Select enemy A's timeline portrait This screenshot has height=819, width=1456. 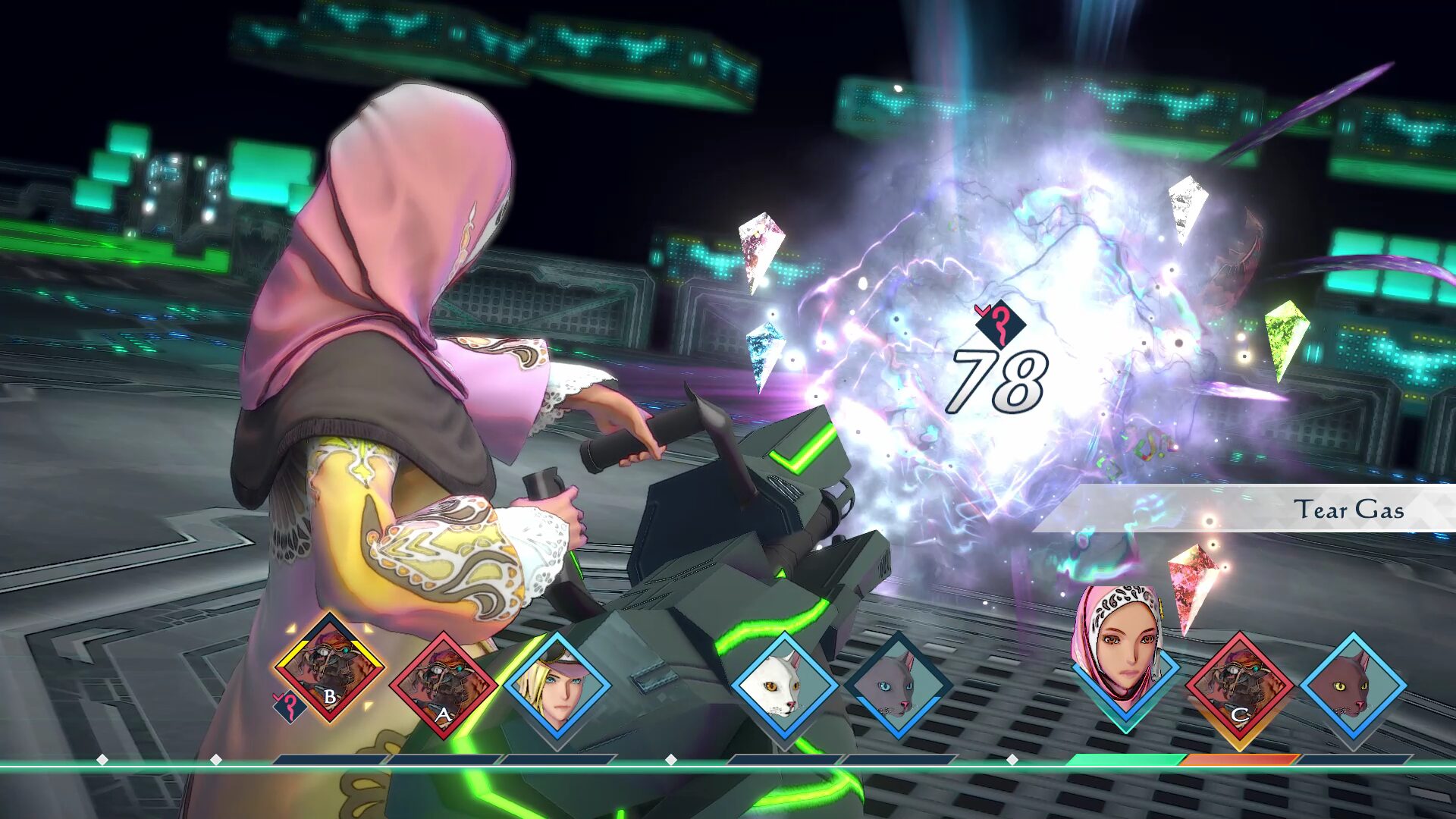tap(444, 686)
